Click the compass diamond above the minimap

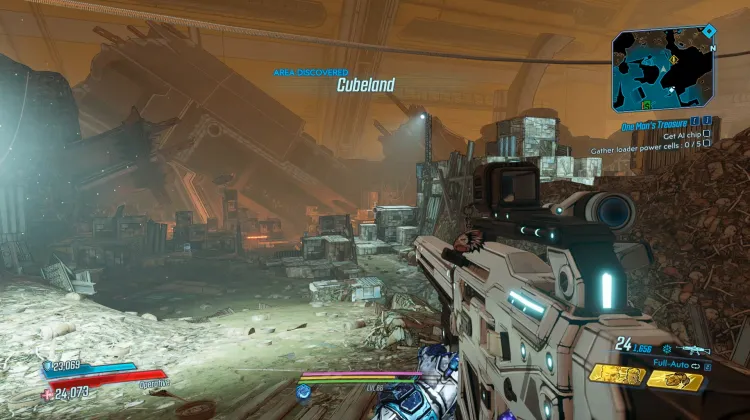click(709, 31)
